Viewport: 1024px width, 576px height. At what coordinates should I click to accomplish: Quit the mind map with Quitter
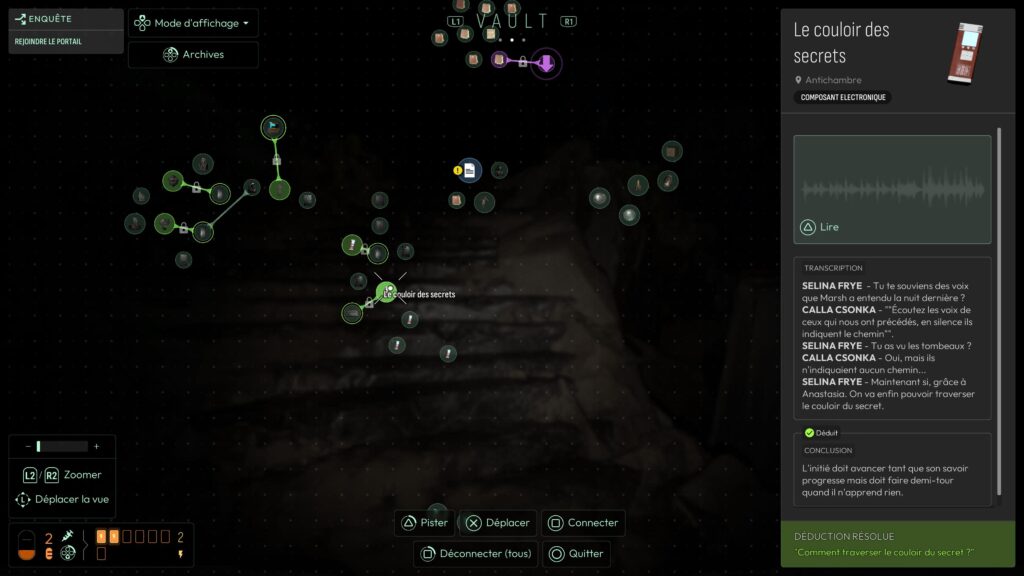click(576, 553)
